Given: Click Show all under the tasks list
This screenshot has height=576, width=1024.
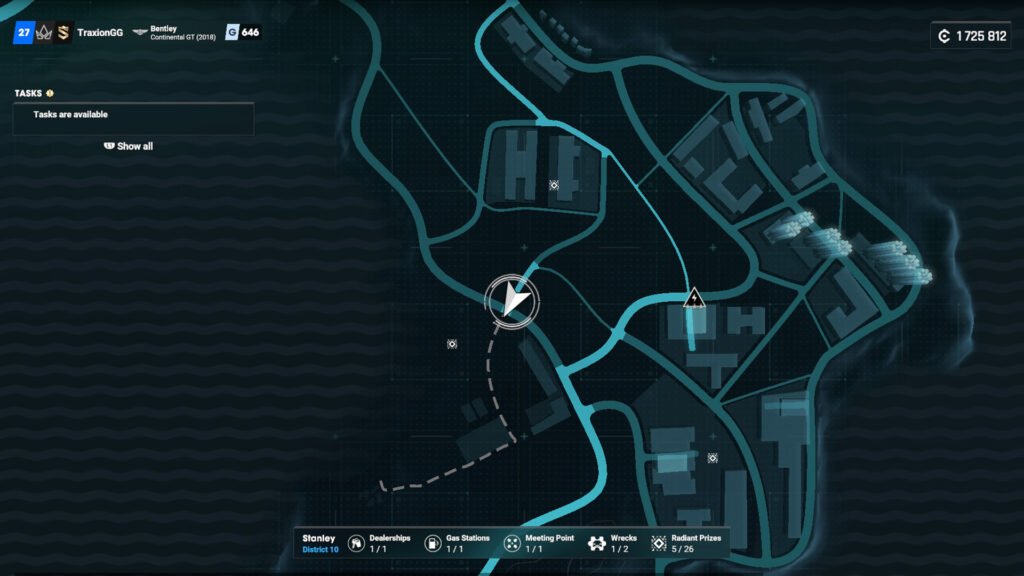Looking at the screenshot, I should point(129,146).
